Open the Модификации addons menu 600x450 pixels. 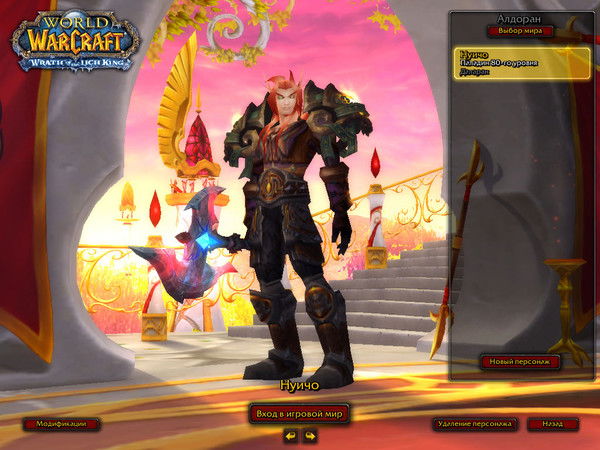[61, 424]
